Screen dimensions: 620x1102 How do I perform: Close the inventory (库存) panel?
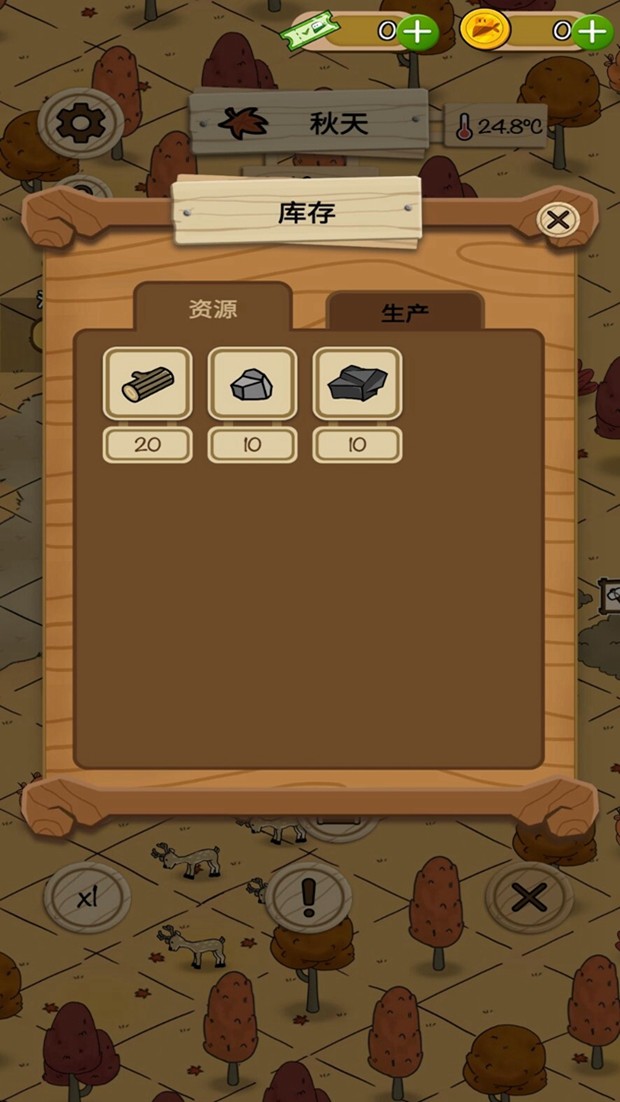[558, 219]
